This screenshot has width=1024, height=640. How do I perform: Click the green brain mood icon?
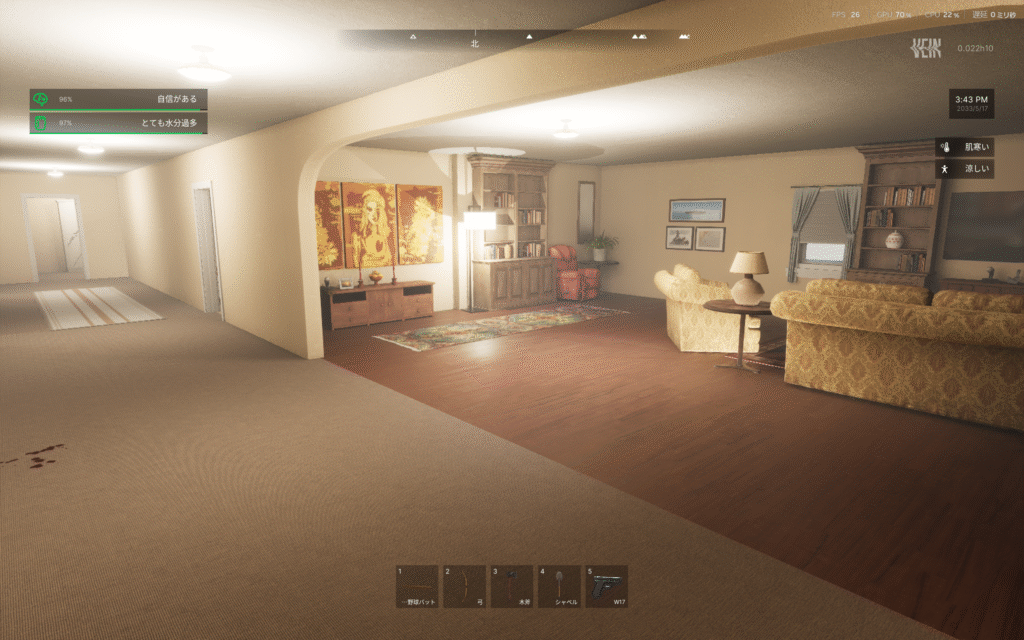click(41, 99)
